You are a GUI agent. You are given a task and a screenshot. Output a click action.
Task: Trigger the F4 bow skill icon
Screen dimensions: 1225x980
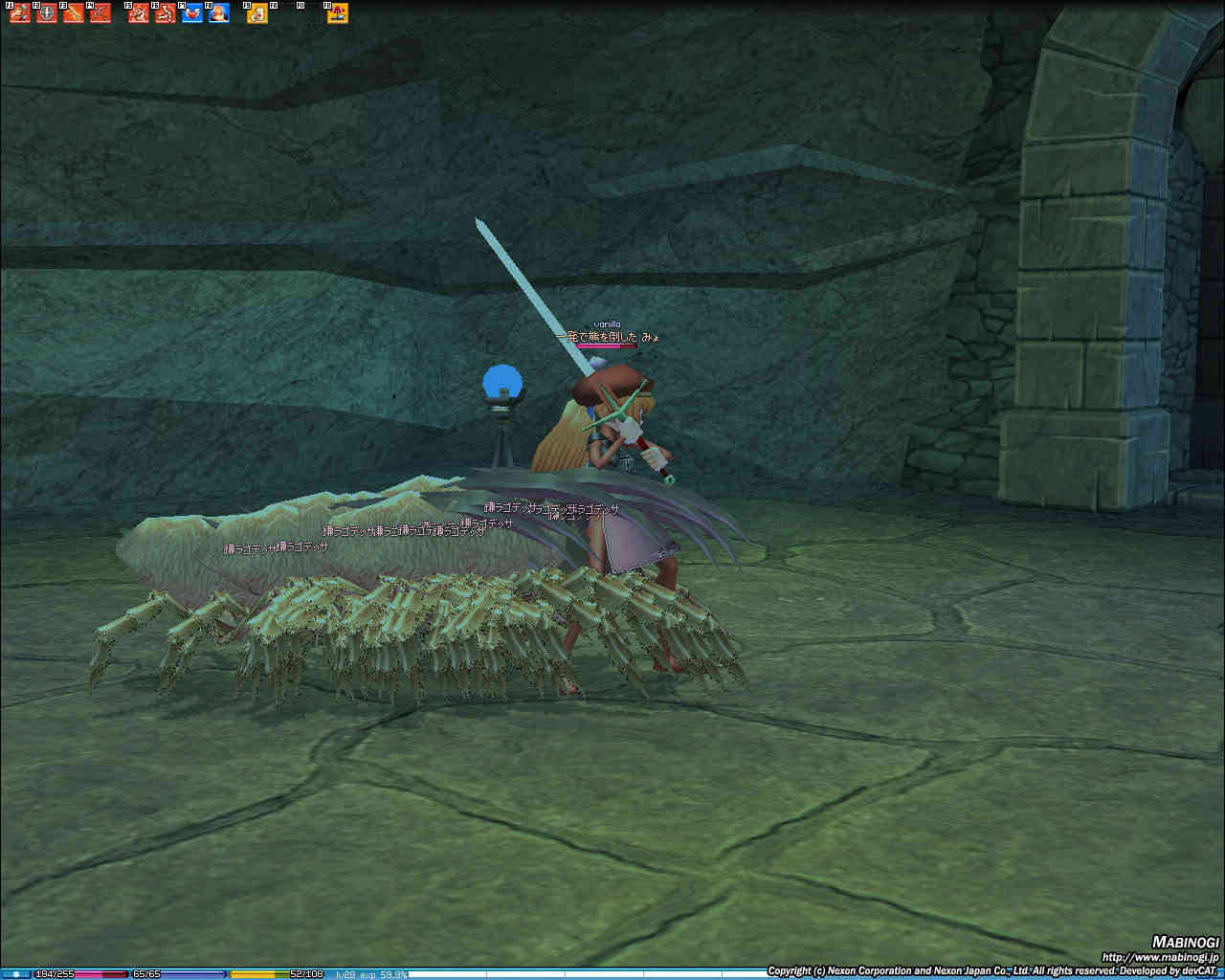100,13
